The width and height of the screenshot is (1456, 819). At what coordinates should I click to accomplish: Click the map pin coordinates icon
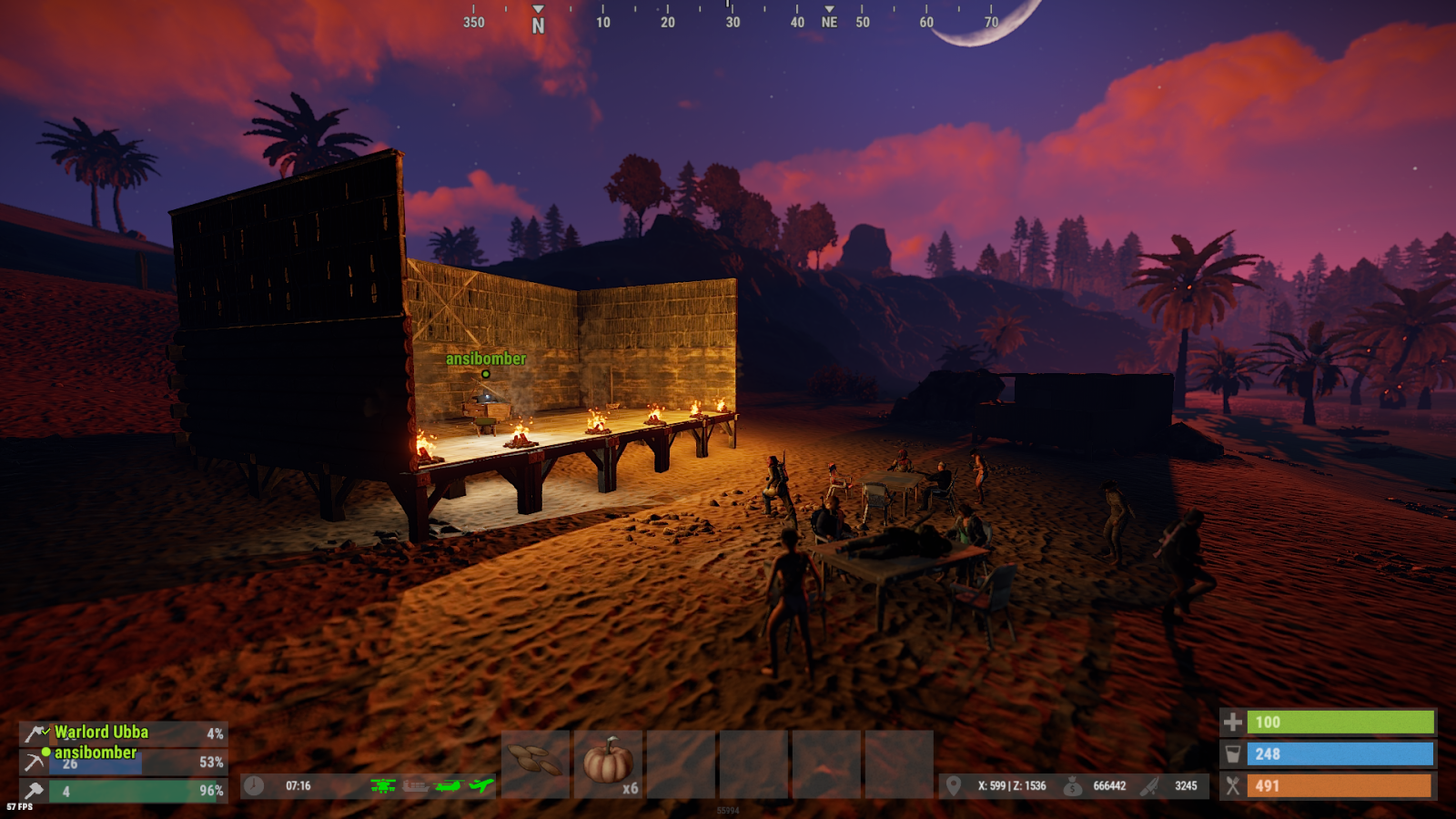(954, 785)
